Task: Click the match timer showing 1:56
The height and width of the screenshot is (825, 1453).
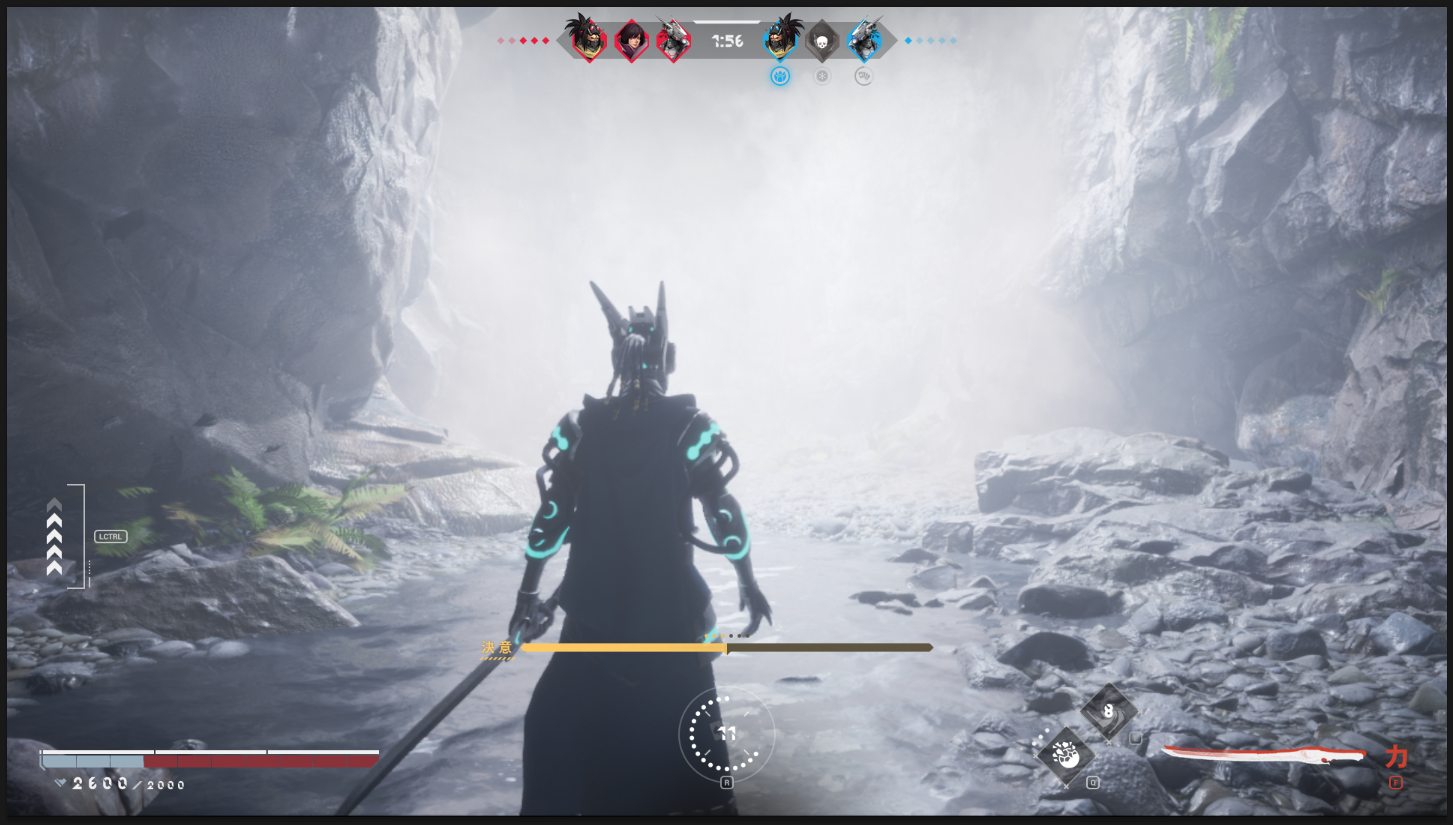Action: point(727,40)
